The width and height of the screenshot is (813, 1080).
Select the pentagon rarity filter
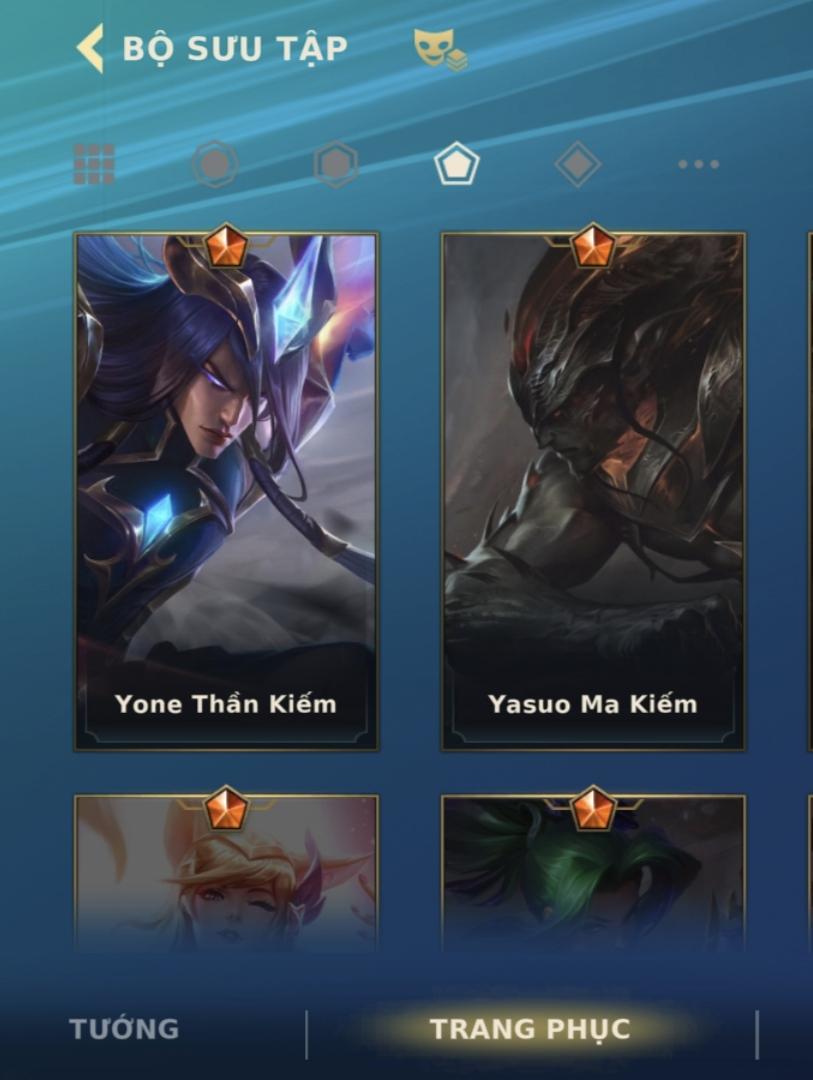(x=456, y=164)
